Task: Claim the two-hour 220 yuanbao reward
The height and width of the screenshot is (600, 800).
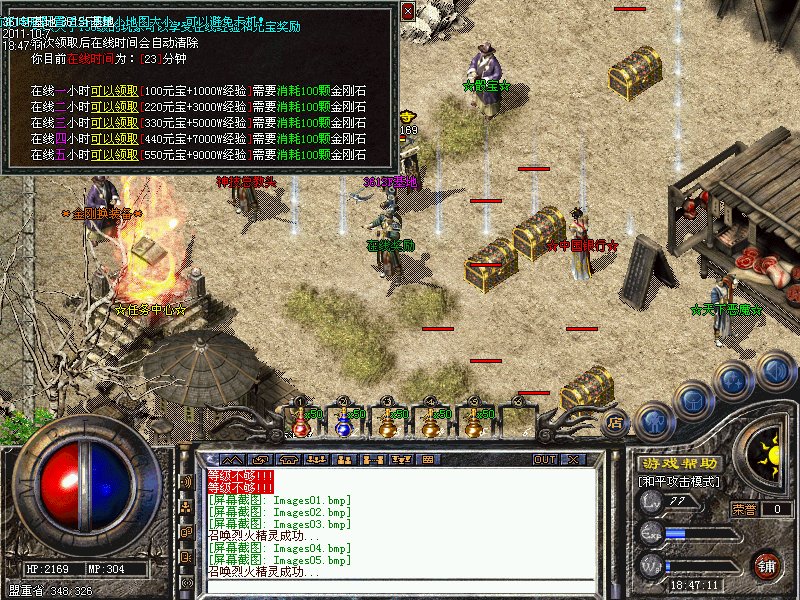Action: pos(115,107)
